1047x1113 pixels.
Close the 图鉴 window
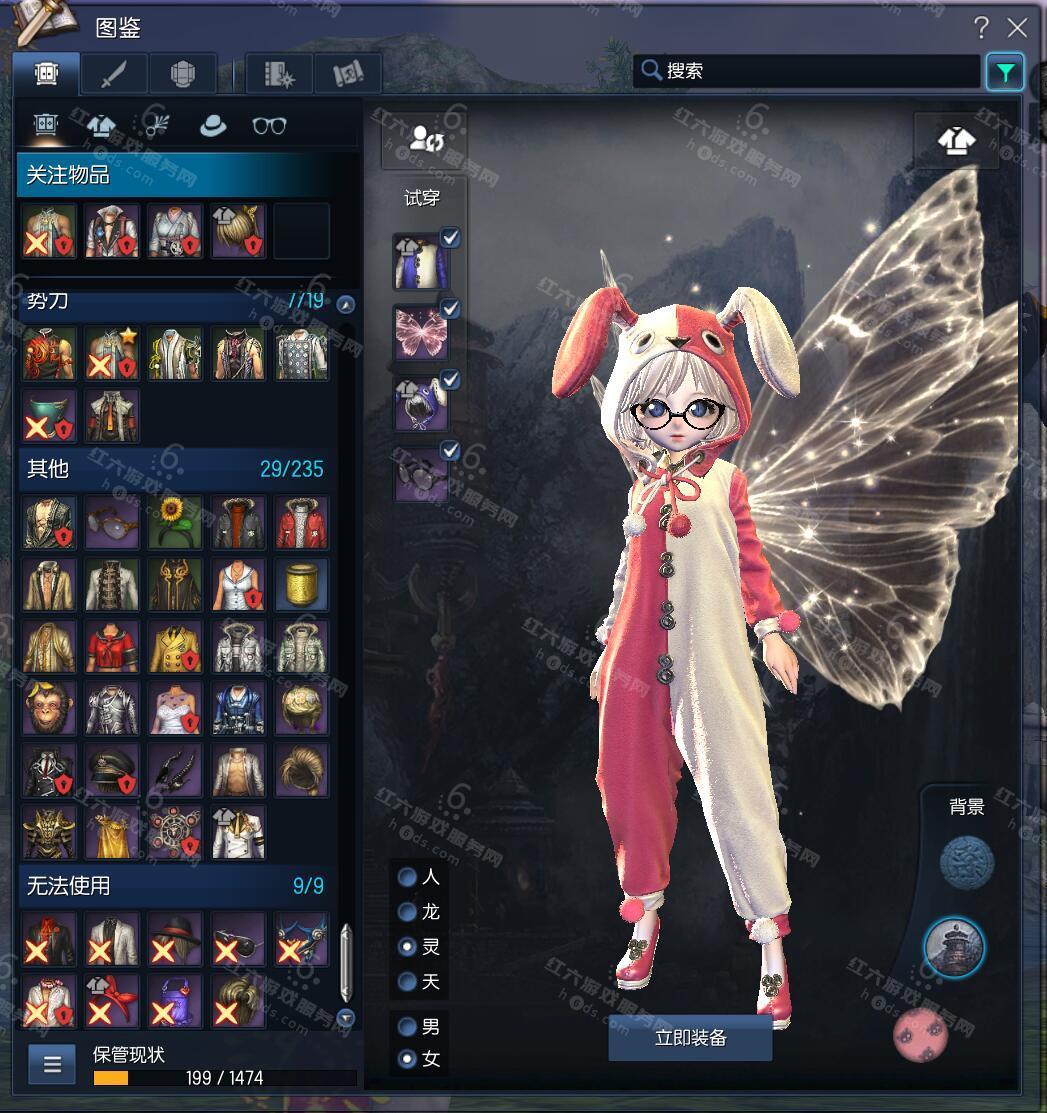pyautogui.click(x=1017, y=27)
